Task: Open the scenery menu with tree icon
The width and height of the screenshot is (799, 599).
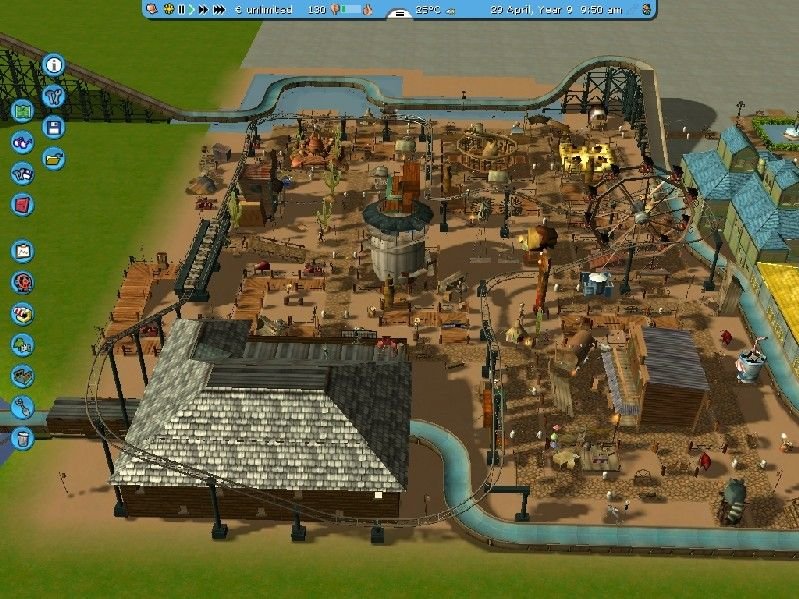Action: point(22,344)
